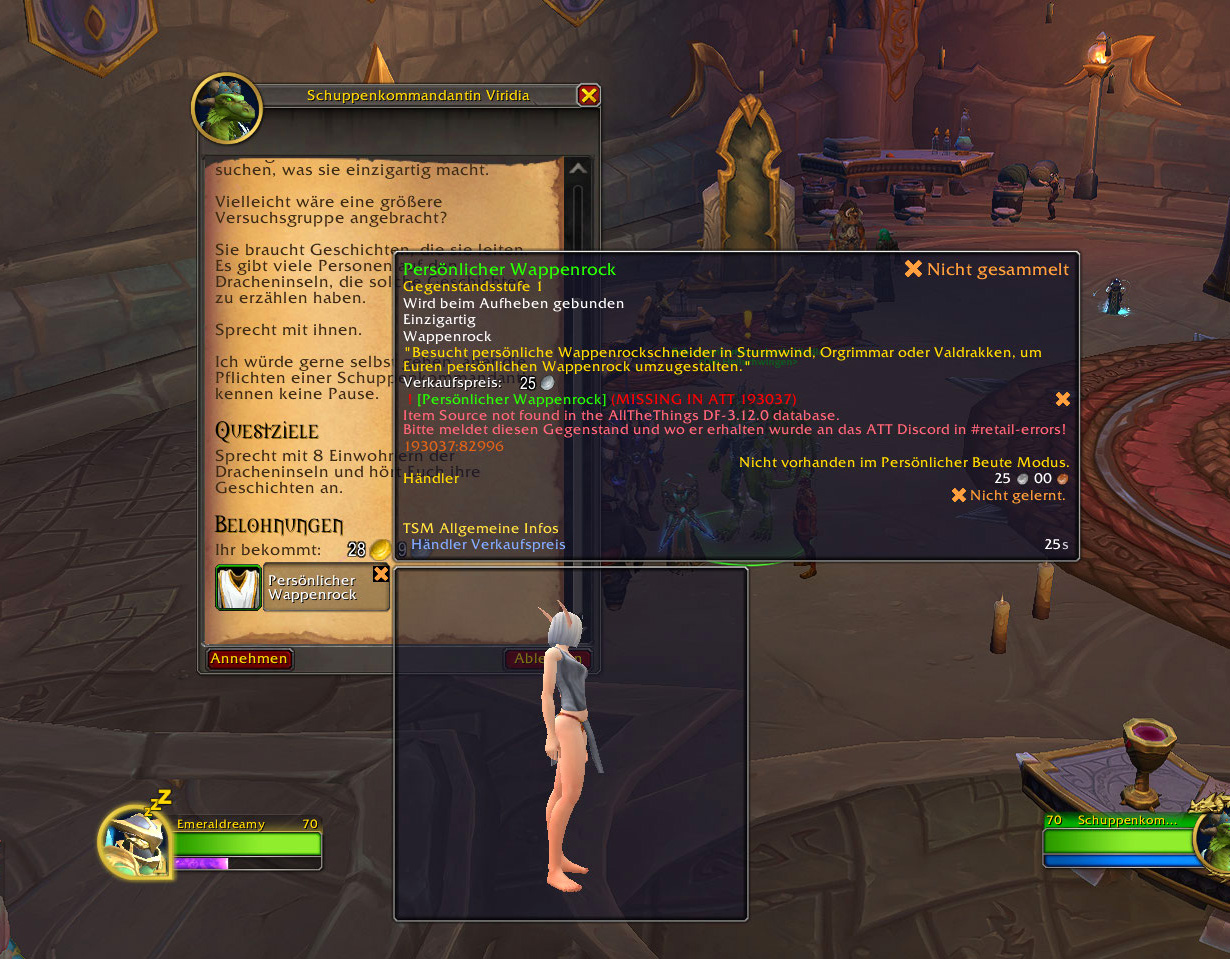The height and width of the screenshot is (959, 1230).
Task: Select the Persönlicher Wappenrock reward icon
Action: pyautogui.click(x=238, y=588)
